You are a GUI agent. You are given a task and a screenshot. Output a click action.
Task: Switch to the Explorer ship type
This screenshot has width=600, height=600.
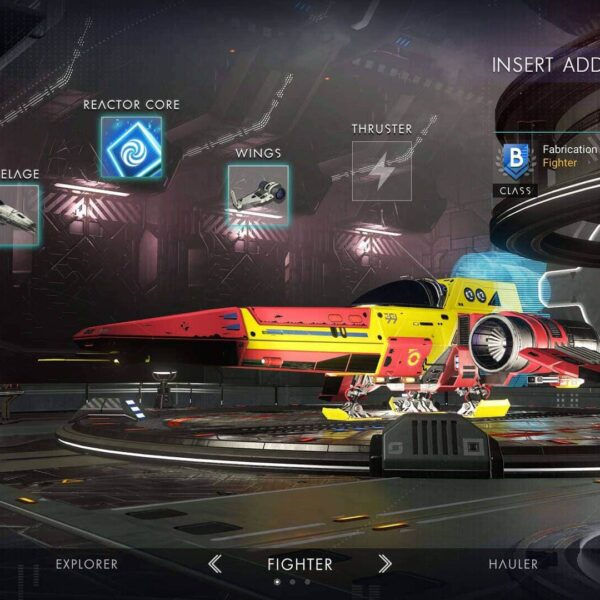86,564
